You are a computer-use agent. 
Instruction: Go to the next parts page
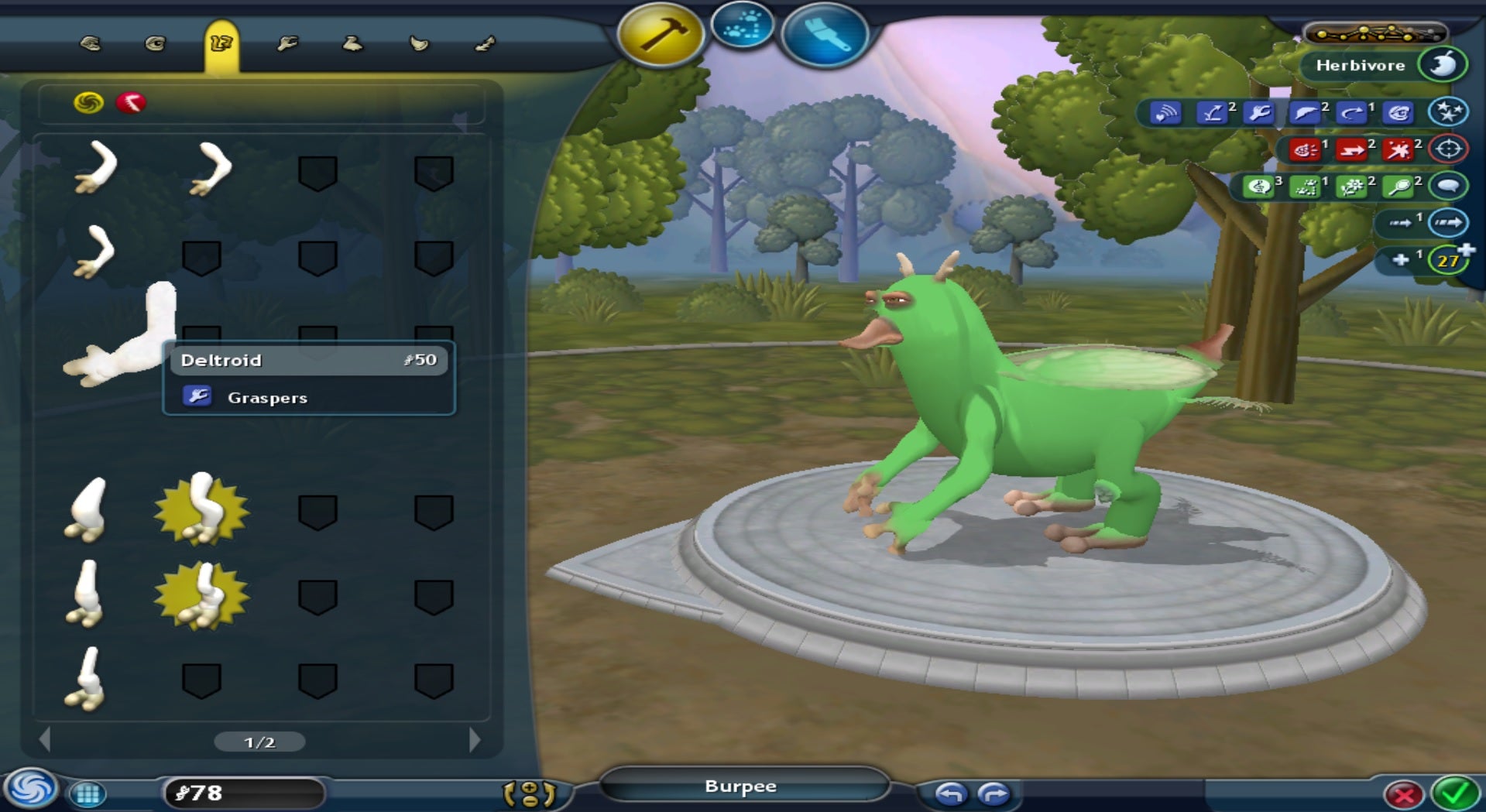pyautogui.click(x=475, y=741)
